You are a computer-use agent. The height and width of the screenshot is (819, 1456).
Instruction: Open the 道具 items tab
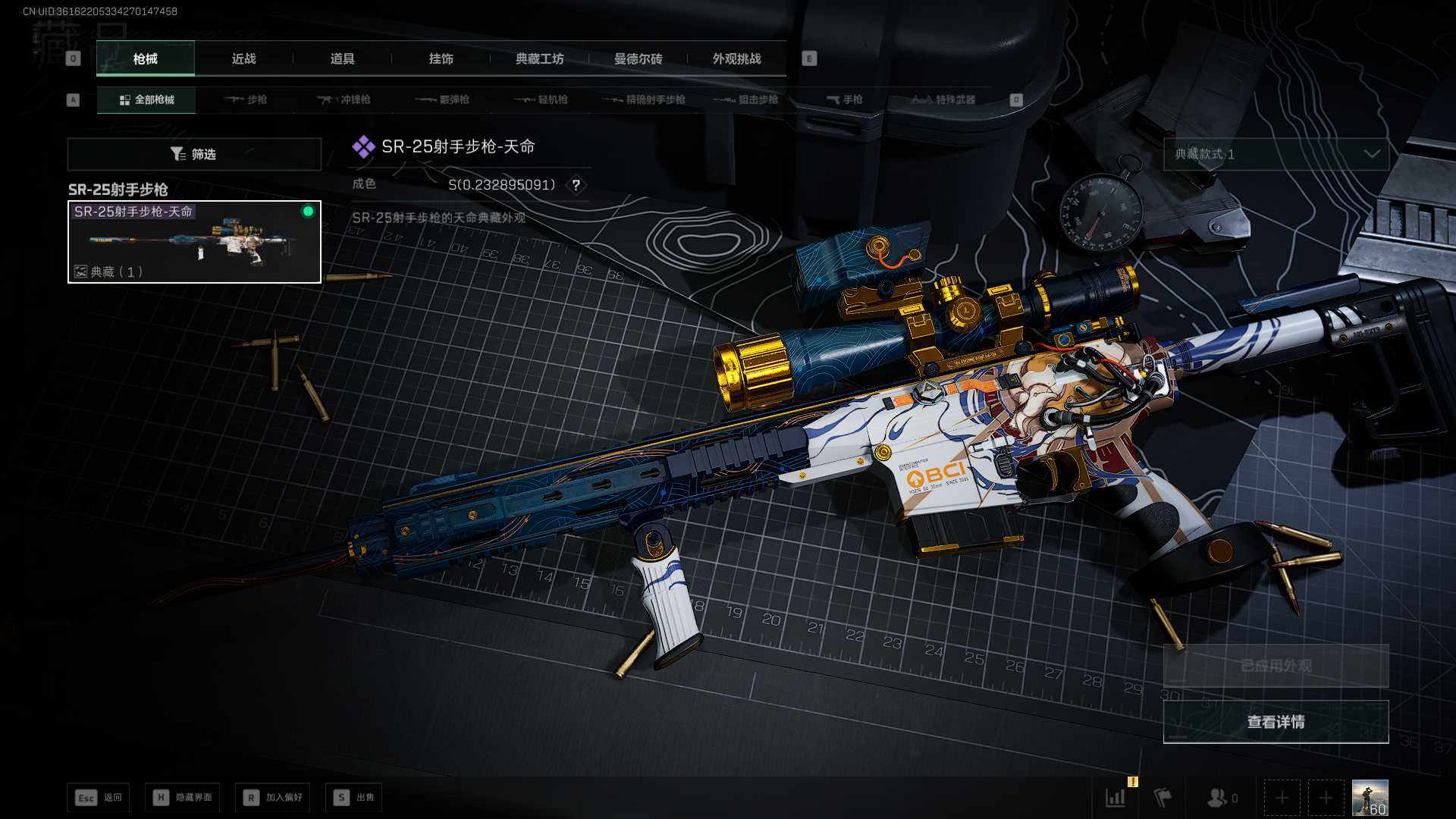coord(342,58)
